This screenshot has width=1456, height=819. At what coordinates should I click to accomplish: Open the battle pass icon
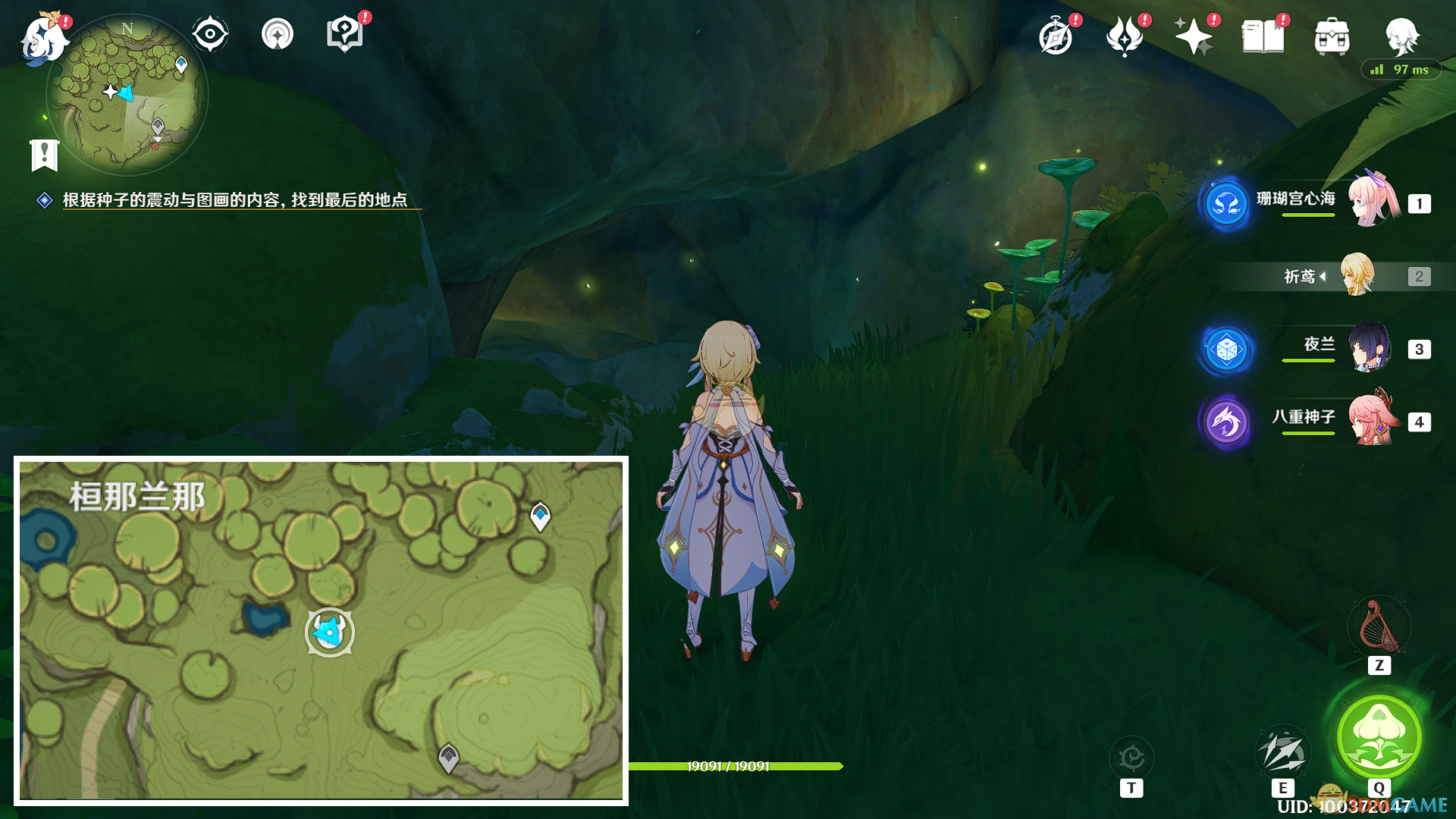pyautogui.click(x=1125, y=36)
